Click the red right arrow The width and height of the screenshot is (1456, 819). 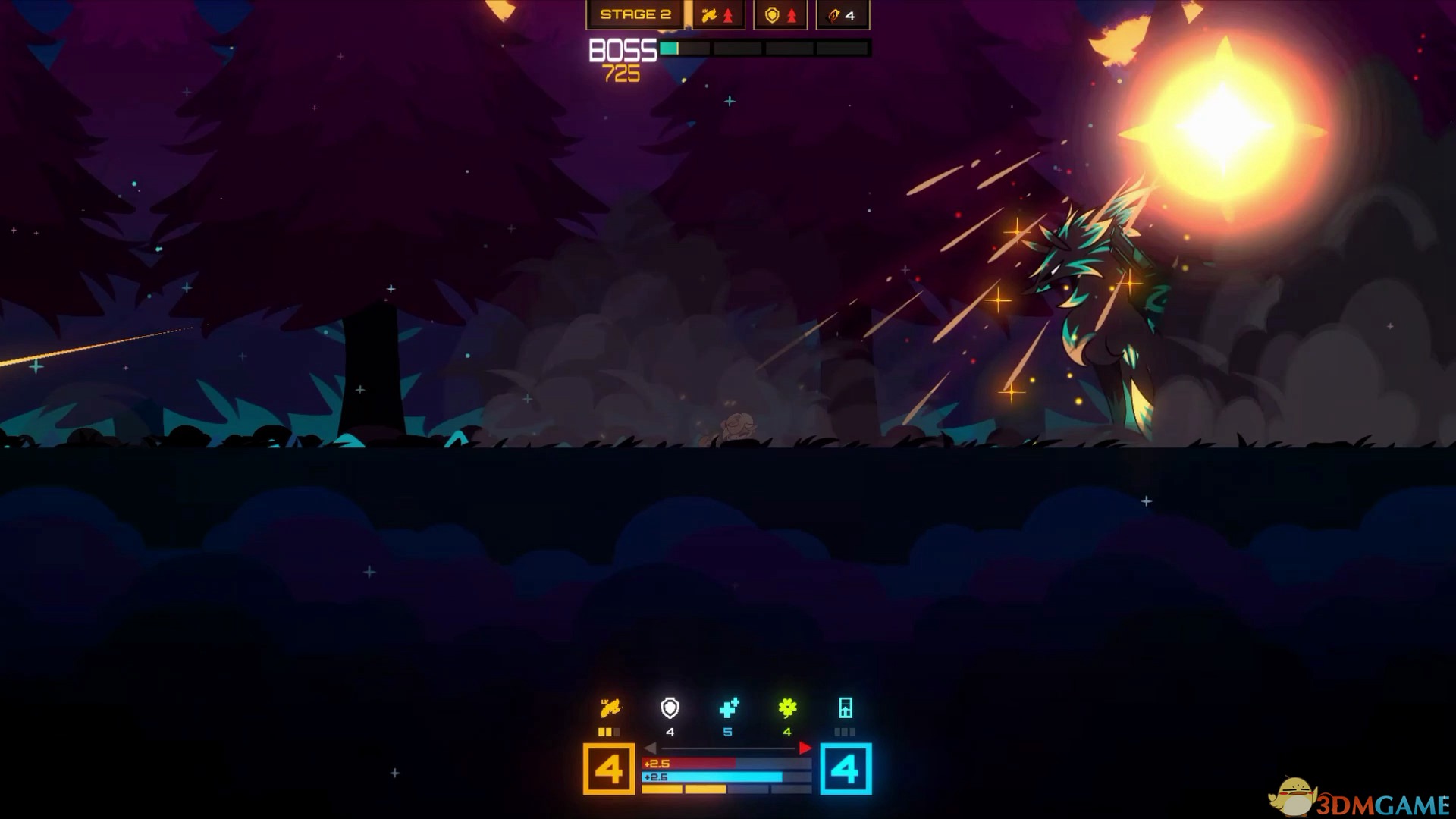(x=805, y=748)
